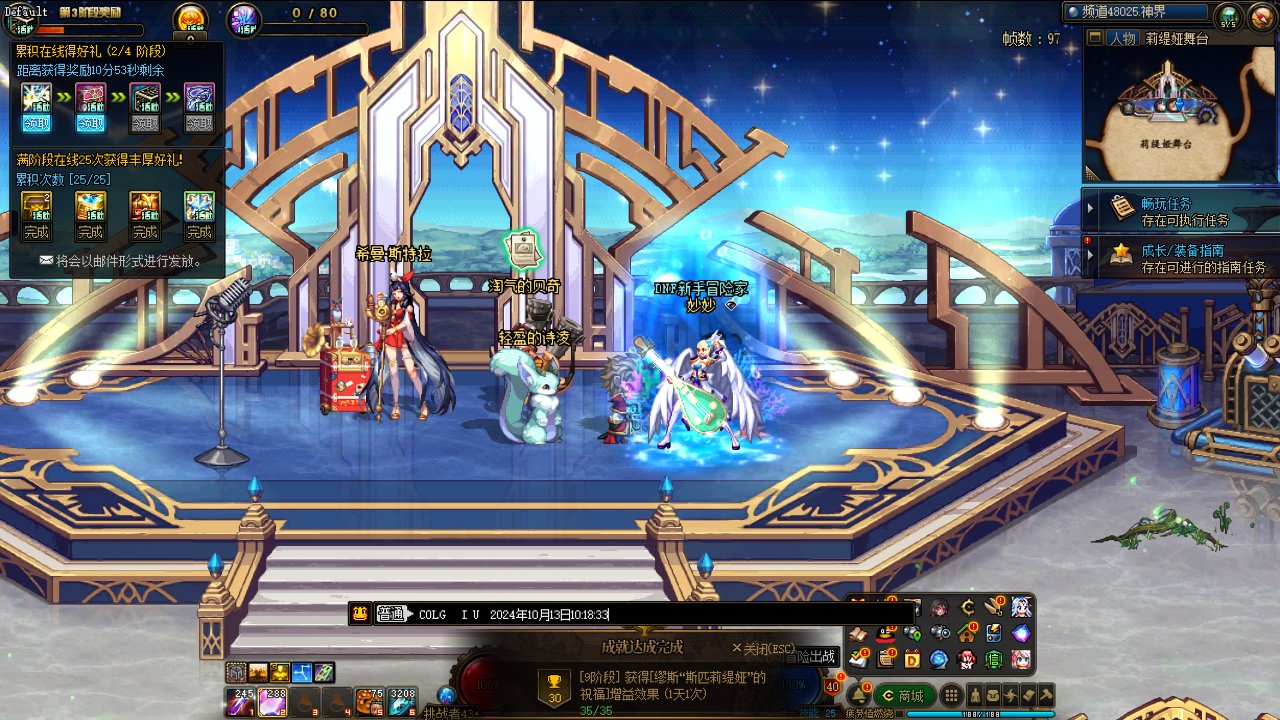Open the 成长/装备指南 guide entry
Image resolution: width=1280 pixels, height=720 pixels.
1180,258
